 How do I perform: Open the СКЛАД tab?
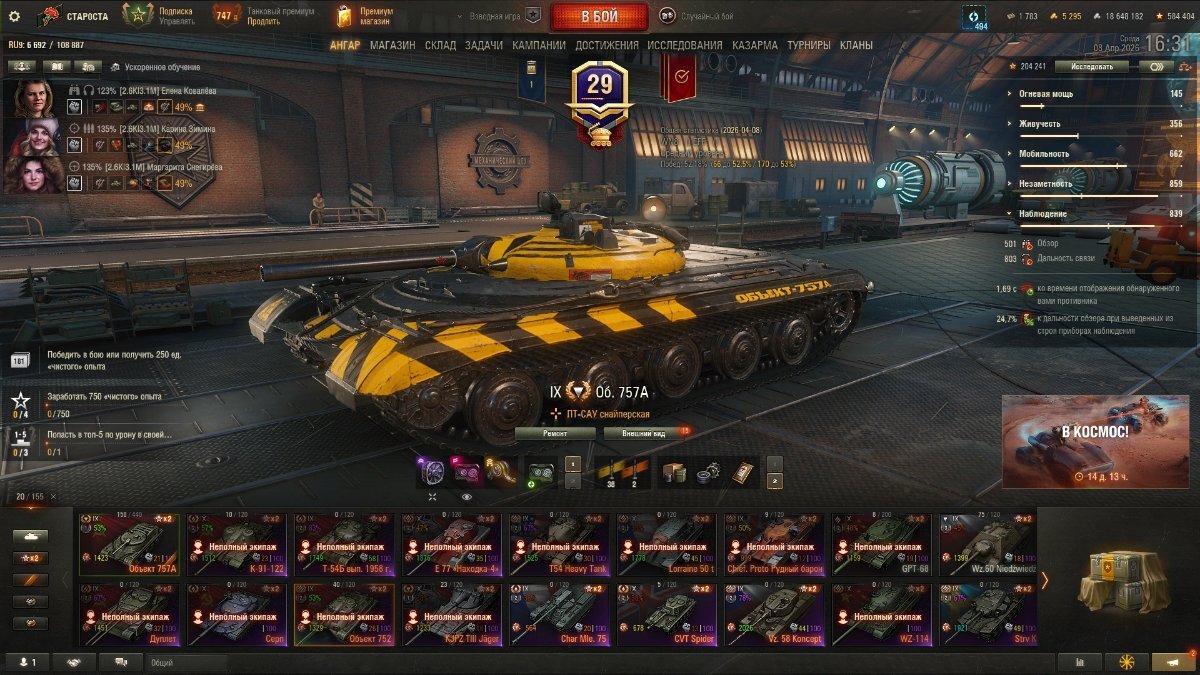click(440, 45)
